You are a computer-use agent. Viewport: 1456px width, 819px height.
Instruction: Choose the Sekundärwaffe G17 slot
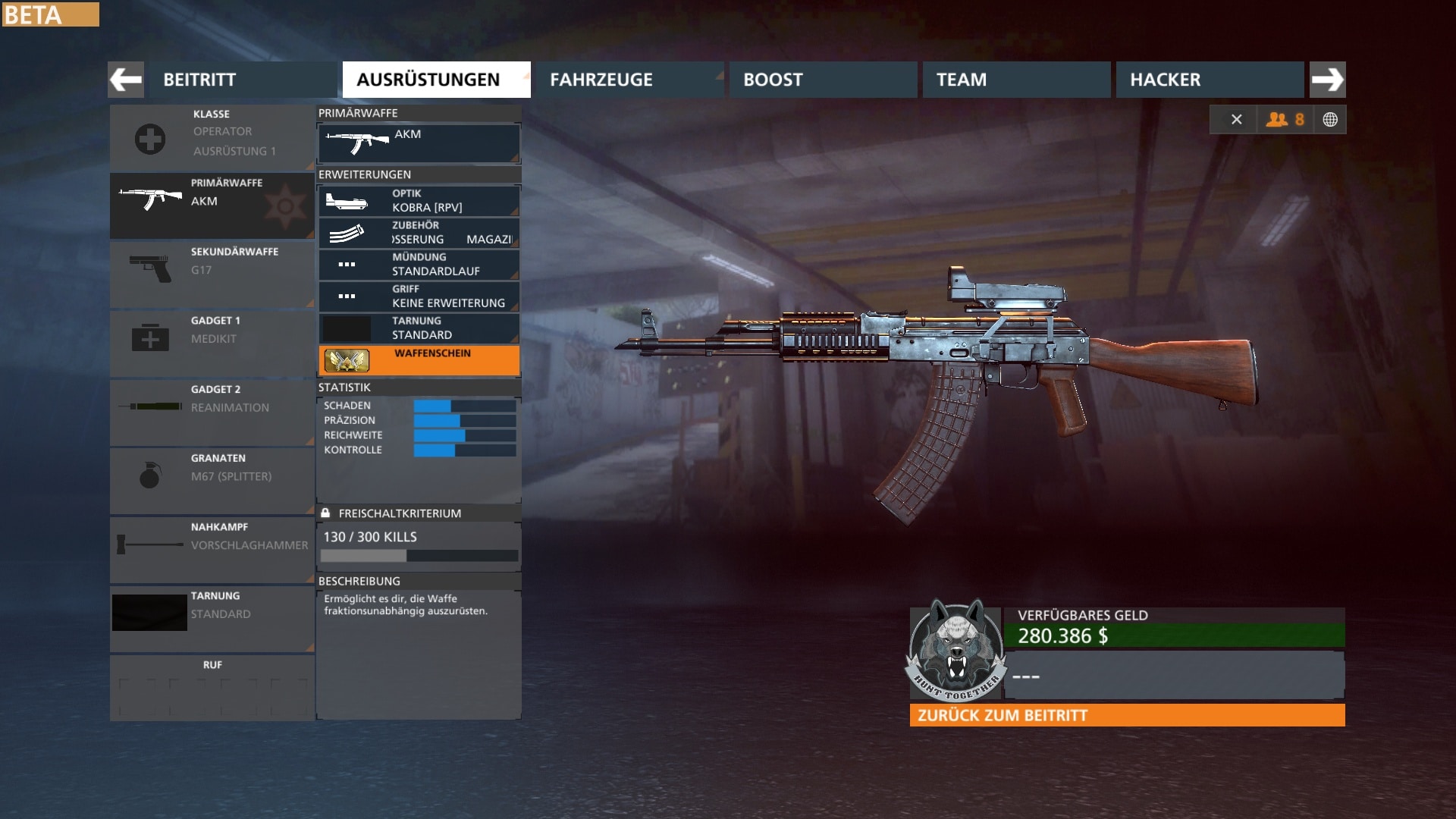212,274
